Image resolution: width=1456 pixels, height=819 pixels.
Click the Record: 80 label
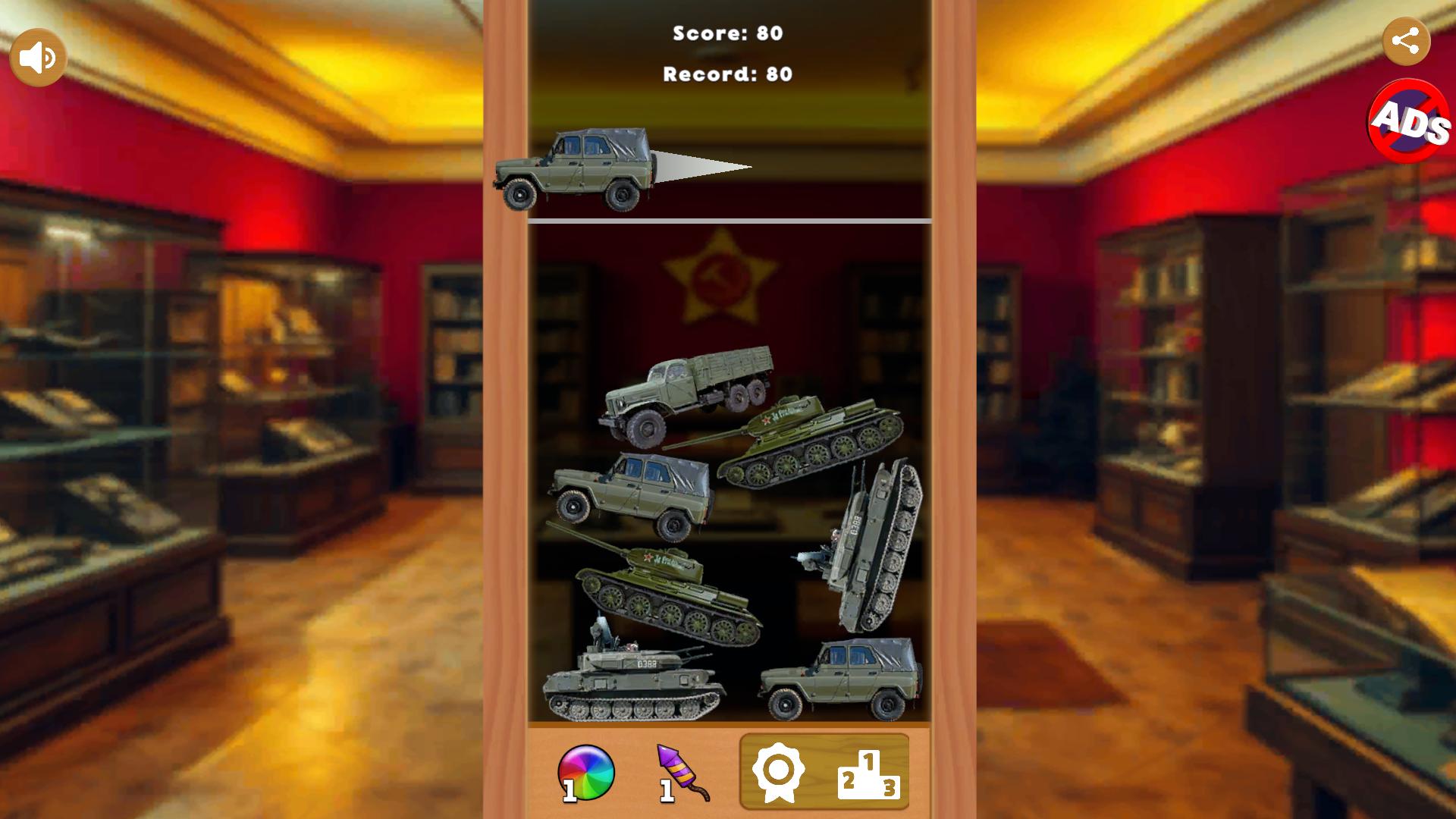726,74
